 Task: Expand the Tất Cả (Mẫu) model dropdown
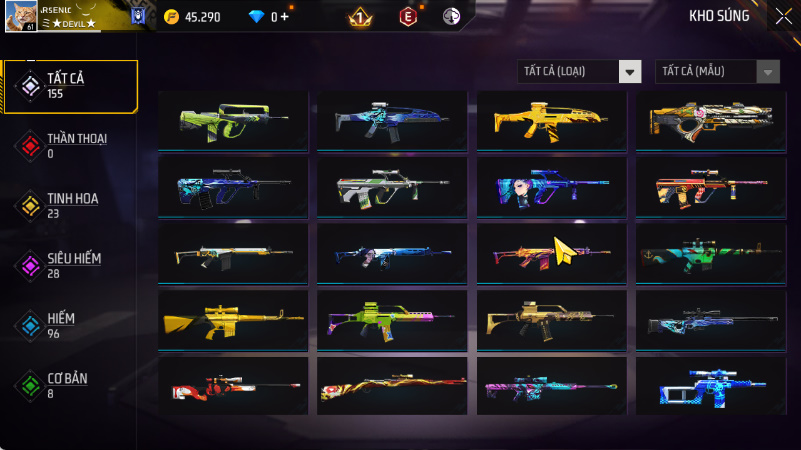click(x=717, y=71)
